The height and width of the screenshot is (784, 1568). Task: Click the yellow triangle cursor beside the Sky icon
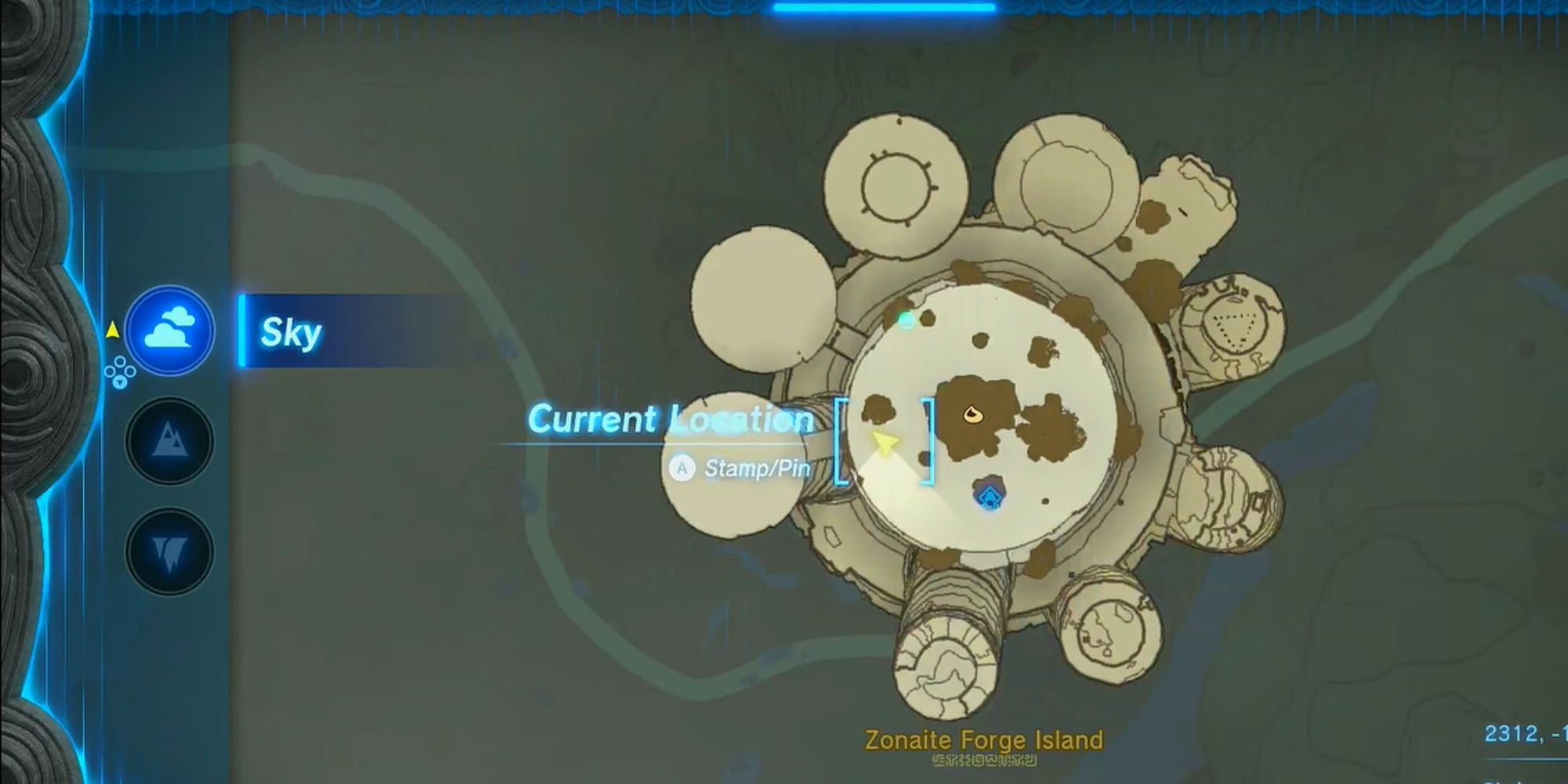click(x=114, y=331)
